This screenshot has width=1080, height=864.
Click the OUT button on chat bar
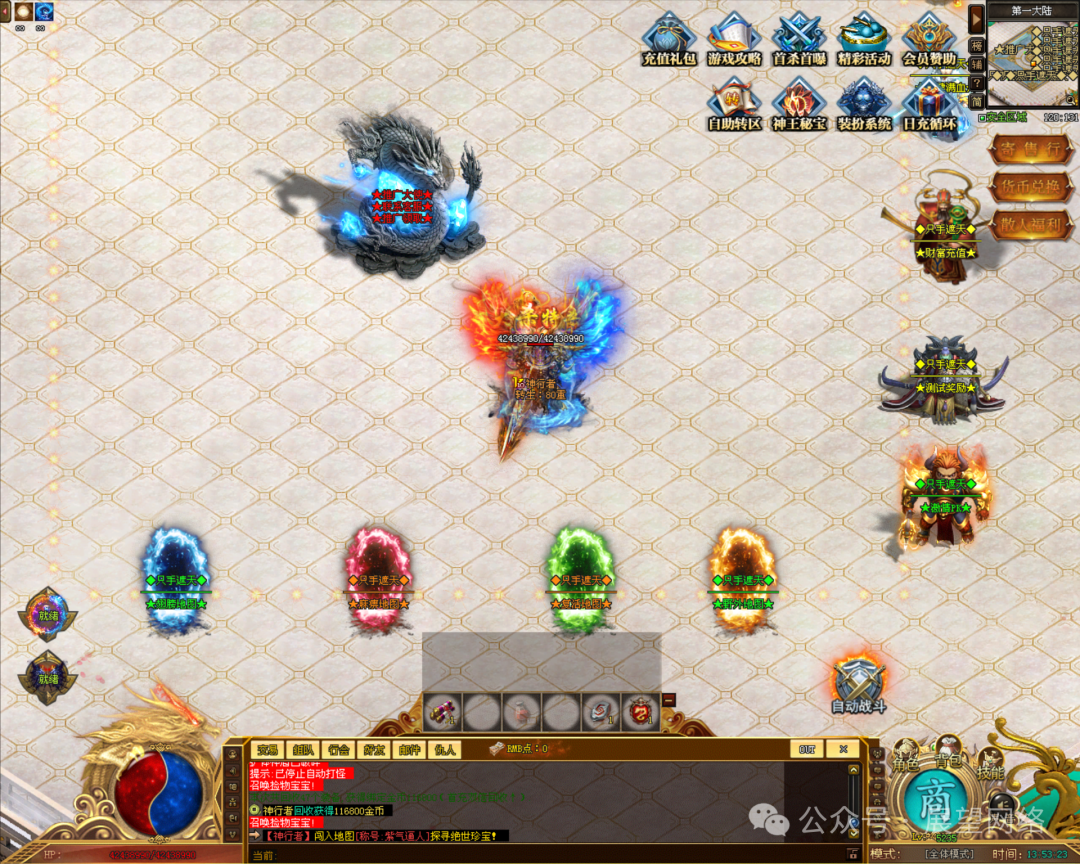(806, 749)
